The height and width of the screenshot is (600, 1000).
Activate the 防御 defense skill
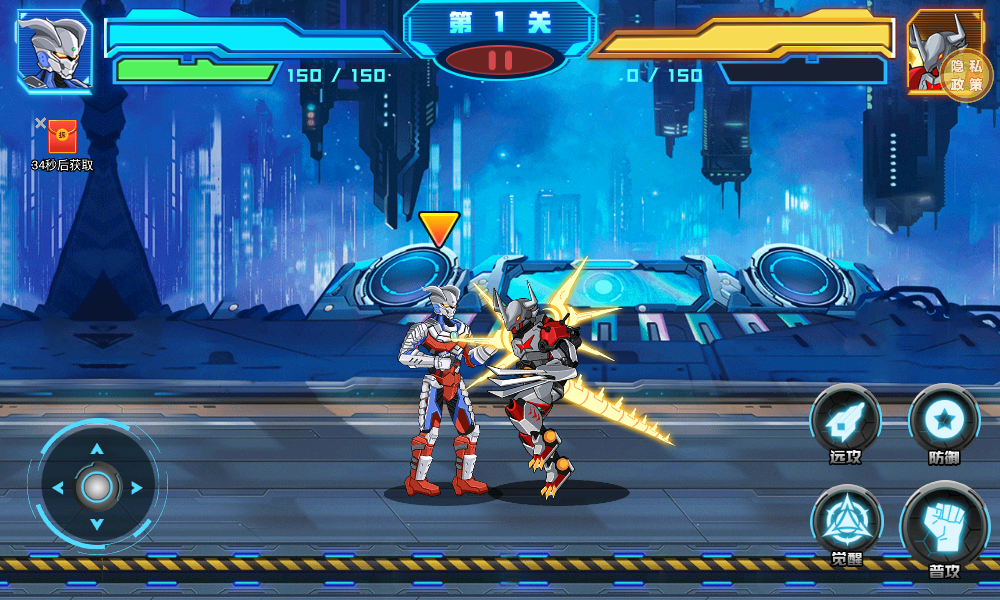coord(943,420)
